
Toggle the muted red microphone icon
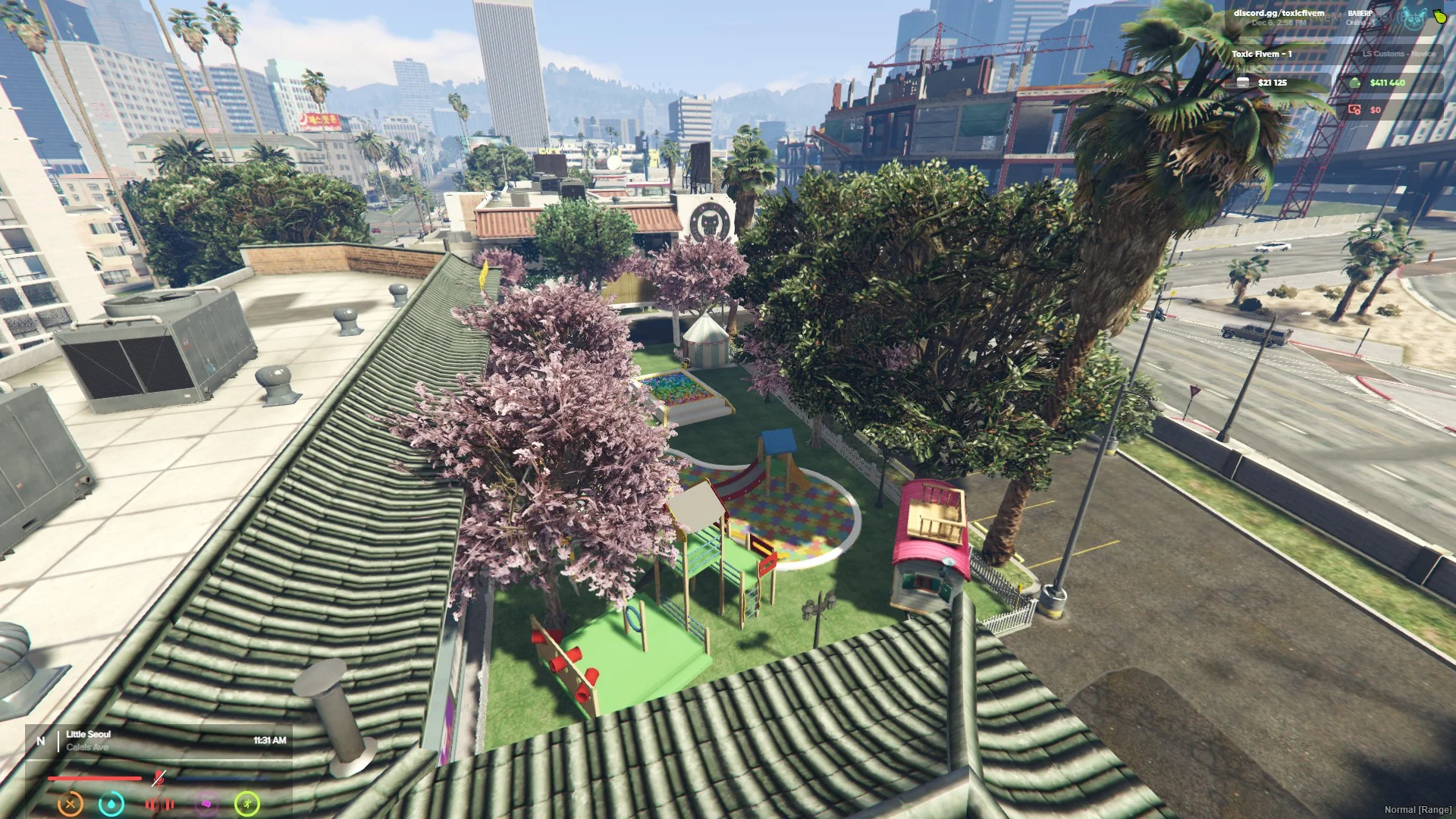pos(158,778)
